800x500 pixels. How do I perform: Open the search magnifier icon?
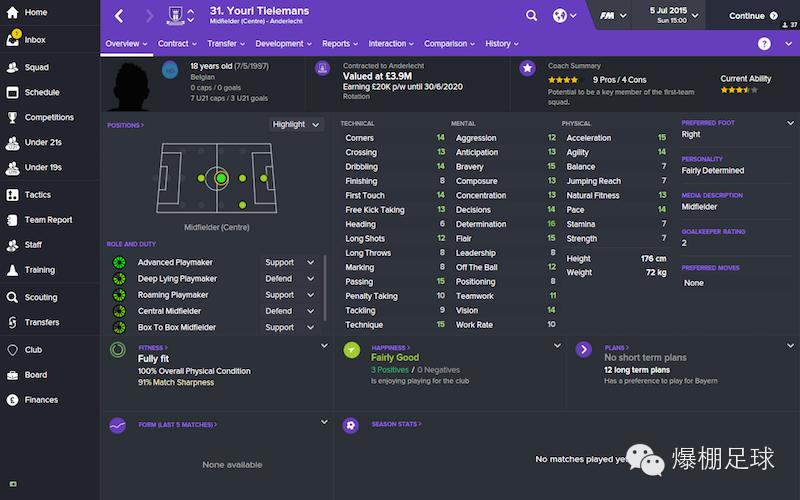coord(532,16)
